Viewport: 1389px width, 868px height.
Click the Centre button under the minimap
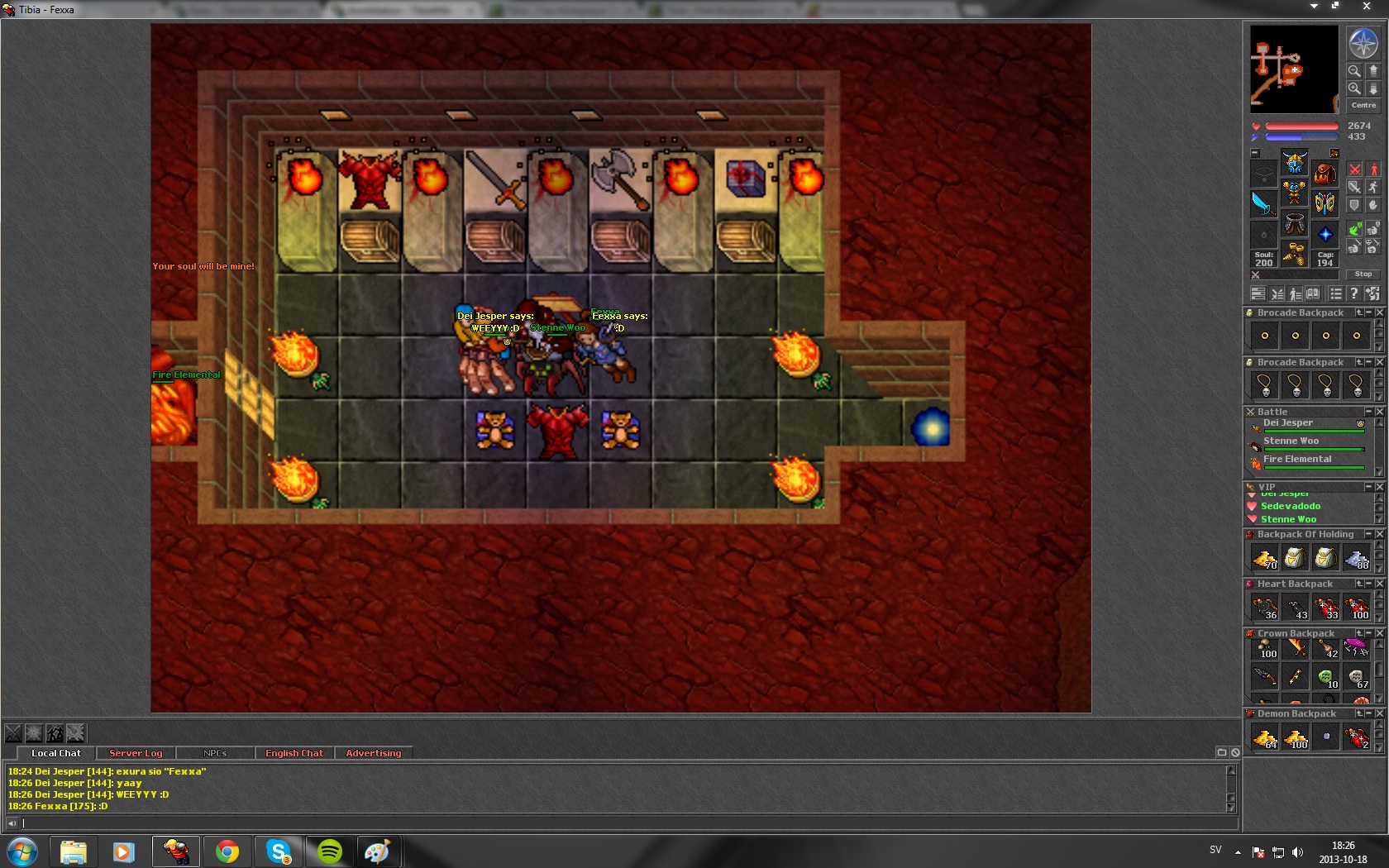tap(1363, 105)
